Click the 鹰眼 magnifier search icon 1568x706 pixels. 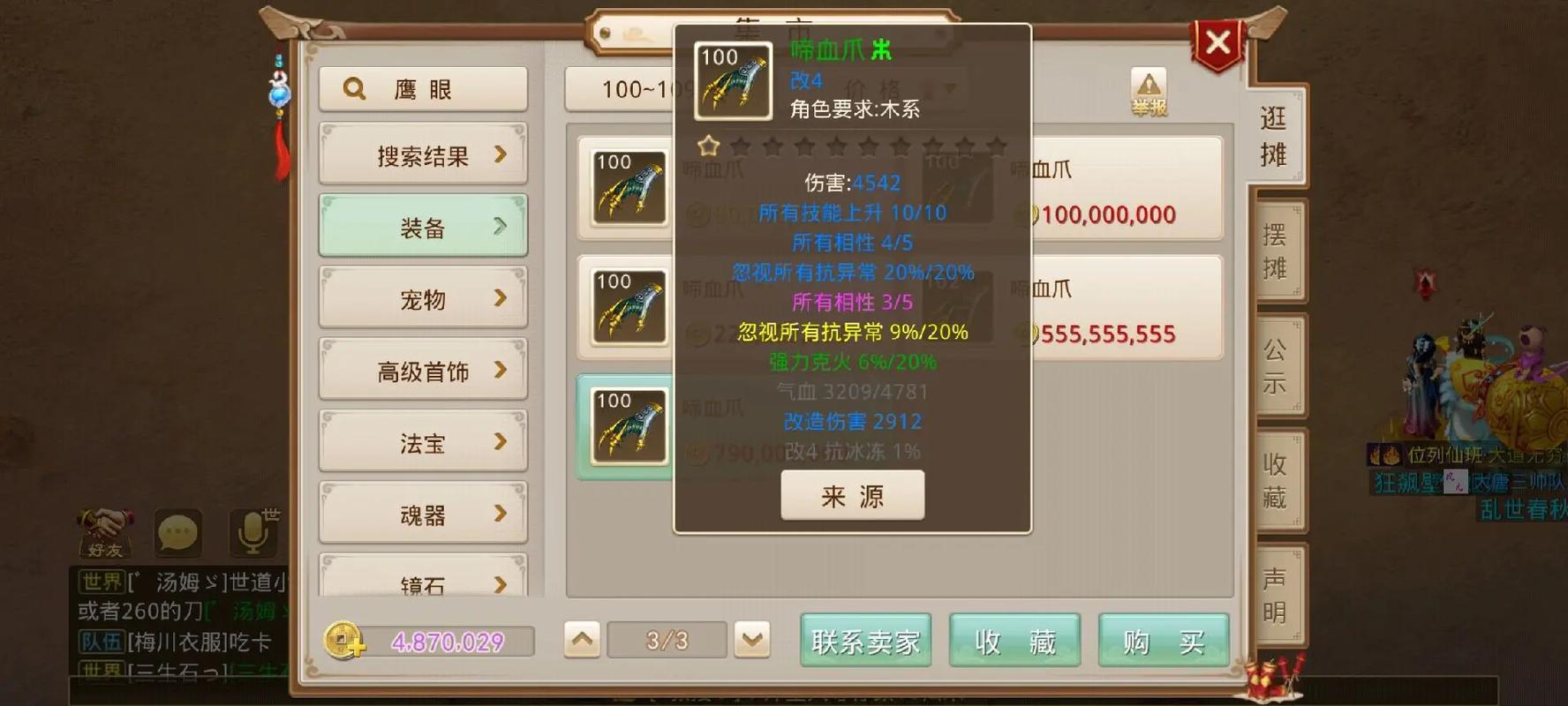(x=355, y=87)
